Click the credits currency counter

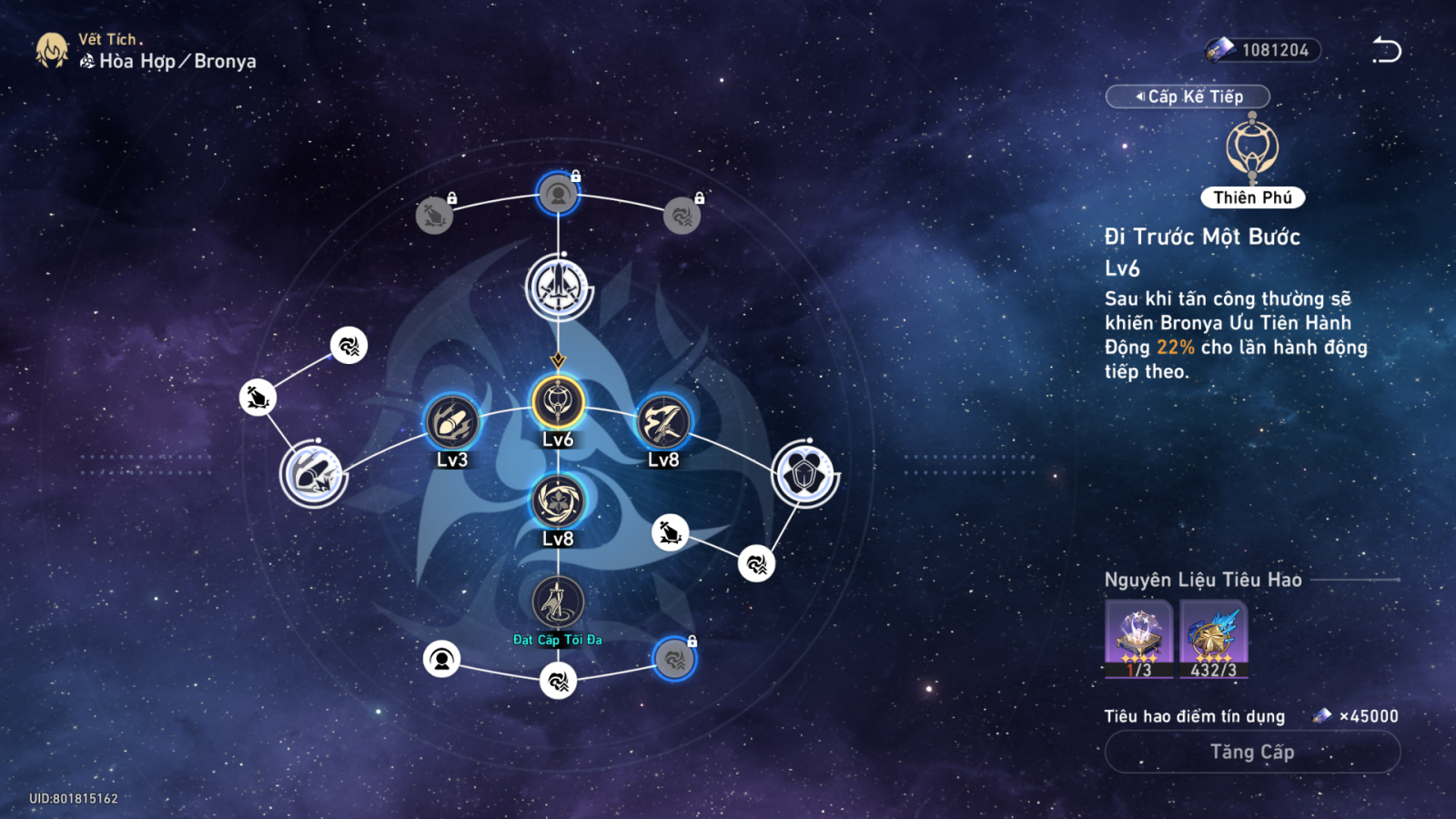pyautogui.click(x=1263, y=50)
